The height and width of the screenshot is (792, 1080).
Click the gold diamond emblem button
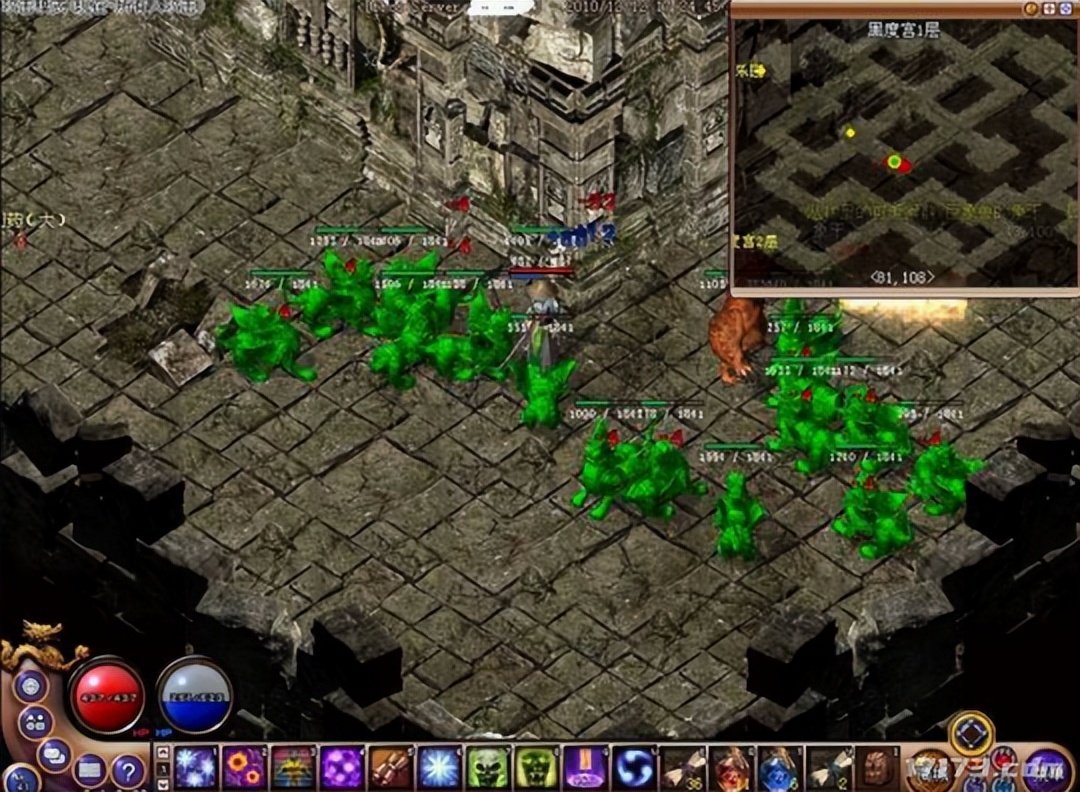point(970,733)
